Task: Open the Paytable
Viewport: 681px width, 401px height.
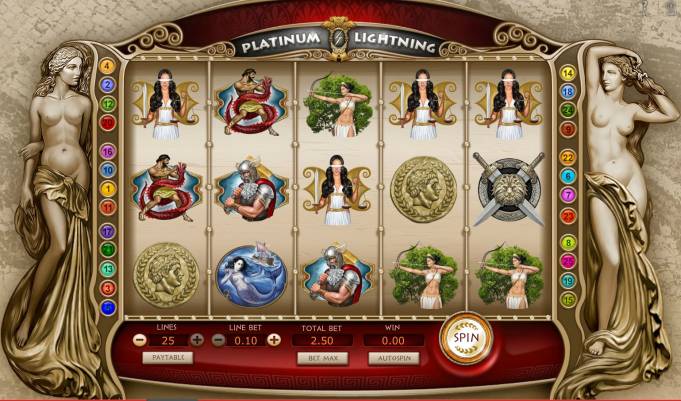Action: click(x=166, y=357)
